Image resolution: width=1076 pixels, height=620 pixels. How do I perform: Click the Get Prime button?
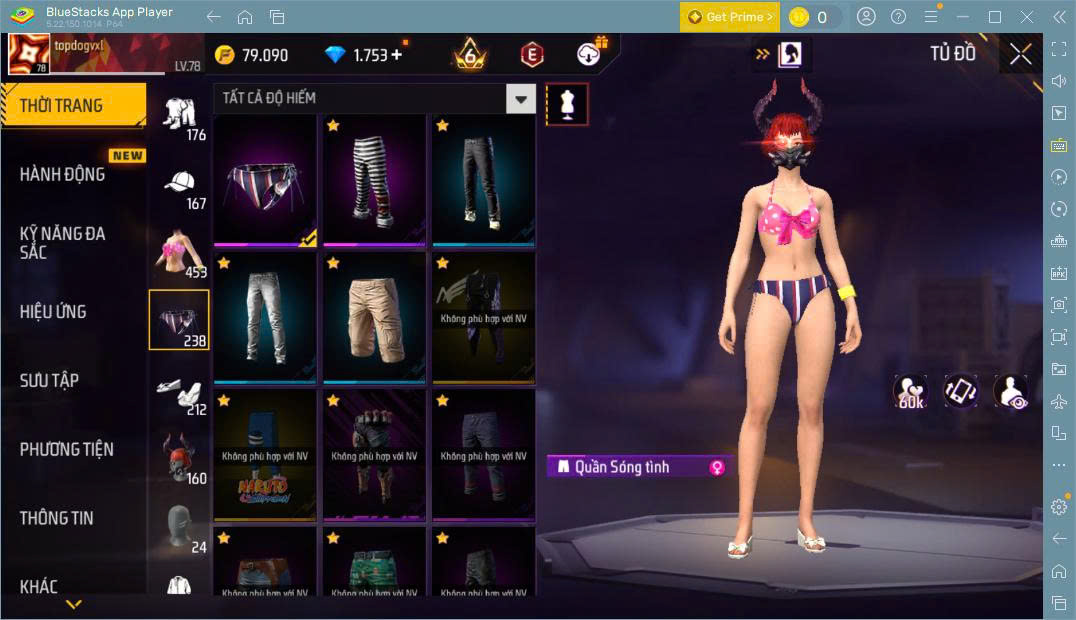729,17
